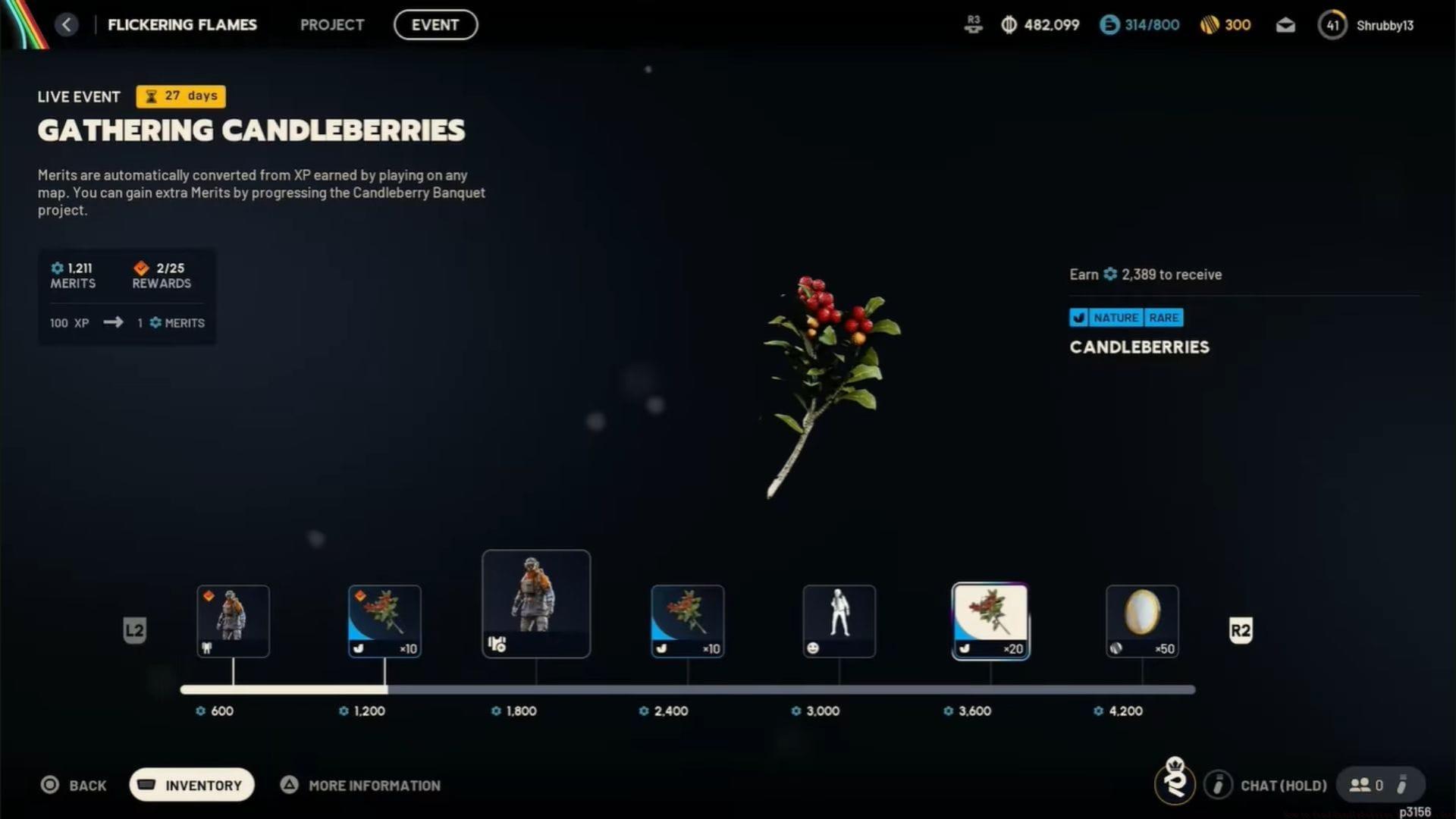Switch to the Project tab
This screenshot has width=1456, height=819.
click(x=332, y=24)
